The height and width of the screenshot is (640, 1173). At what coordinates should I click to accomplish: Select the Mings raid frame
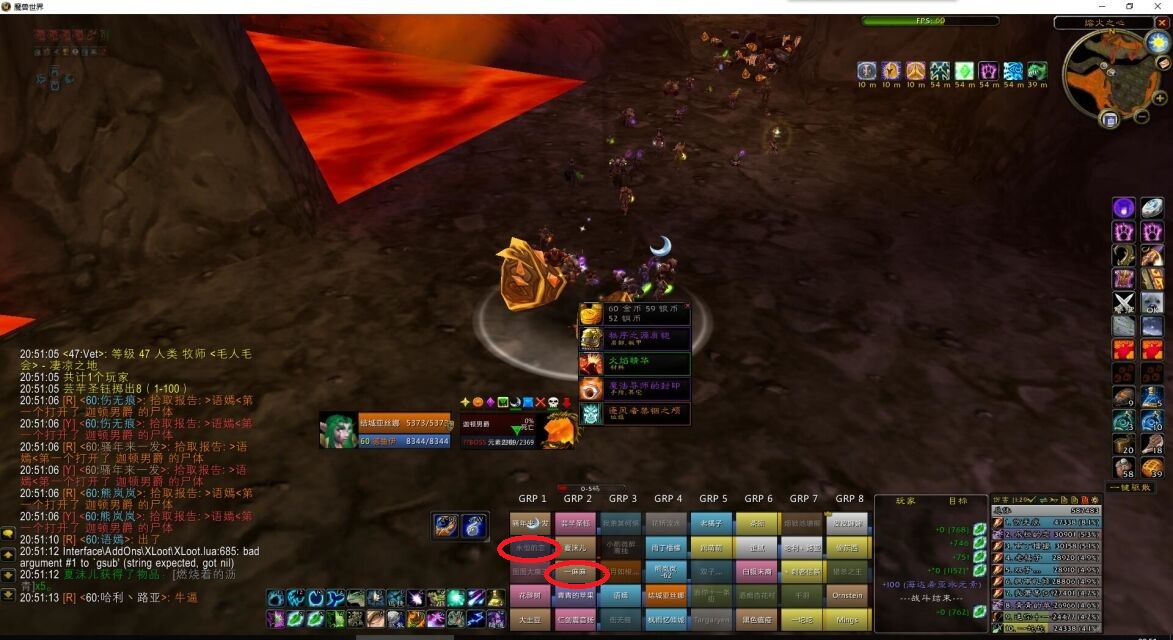848,620
